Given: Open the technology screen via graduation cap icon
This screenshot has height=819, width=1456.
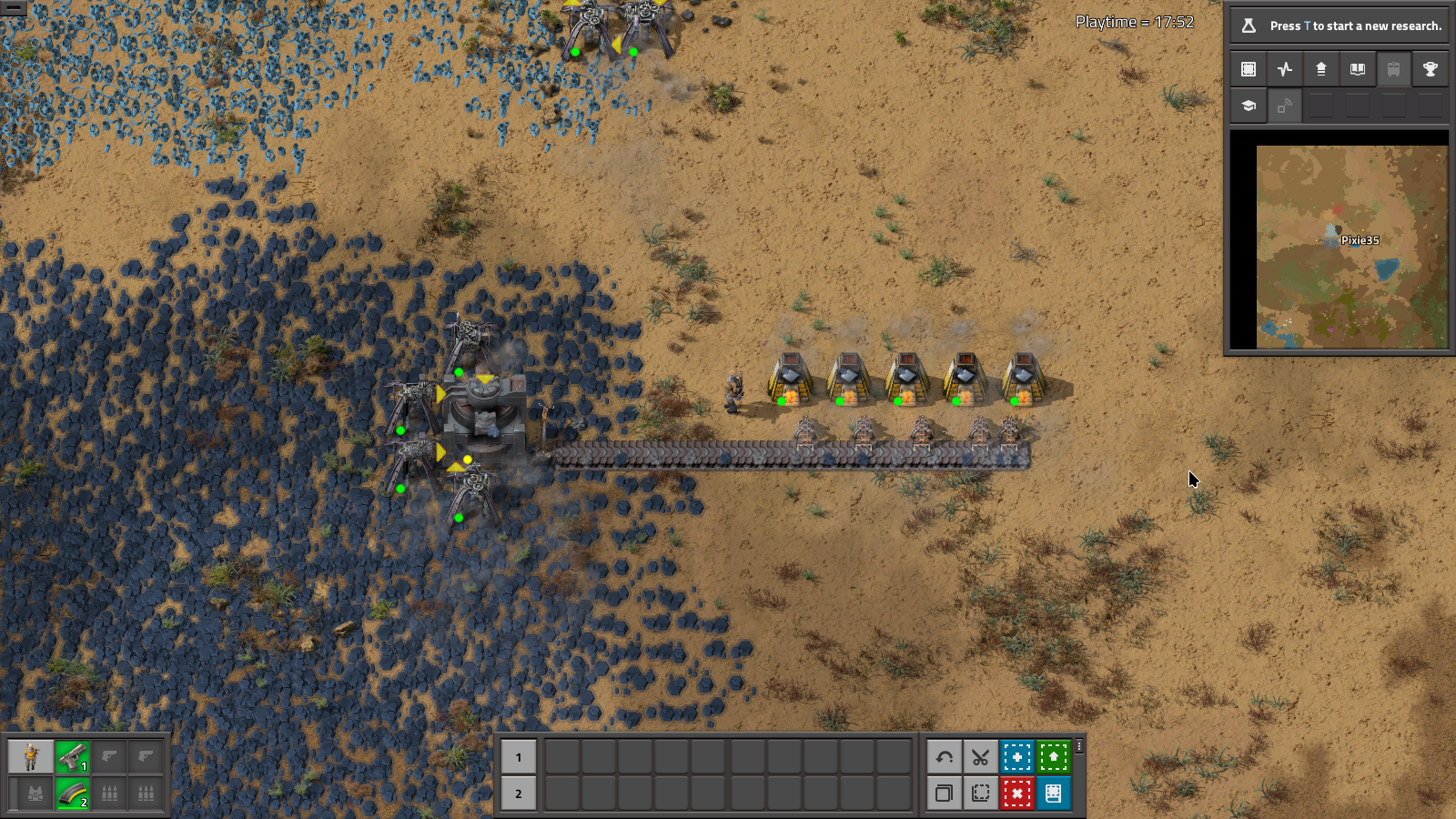Looking at the screenshot, I should pos(1247,106).
